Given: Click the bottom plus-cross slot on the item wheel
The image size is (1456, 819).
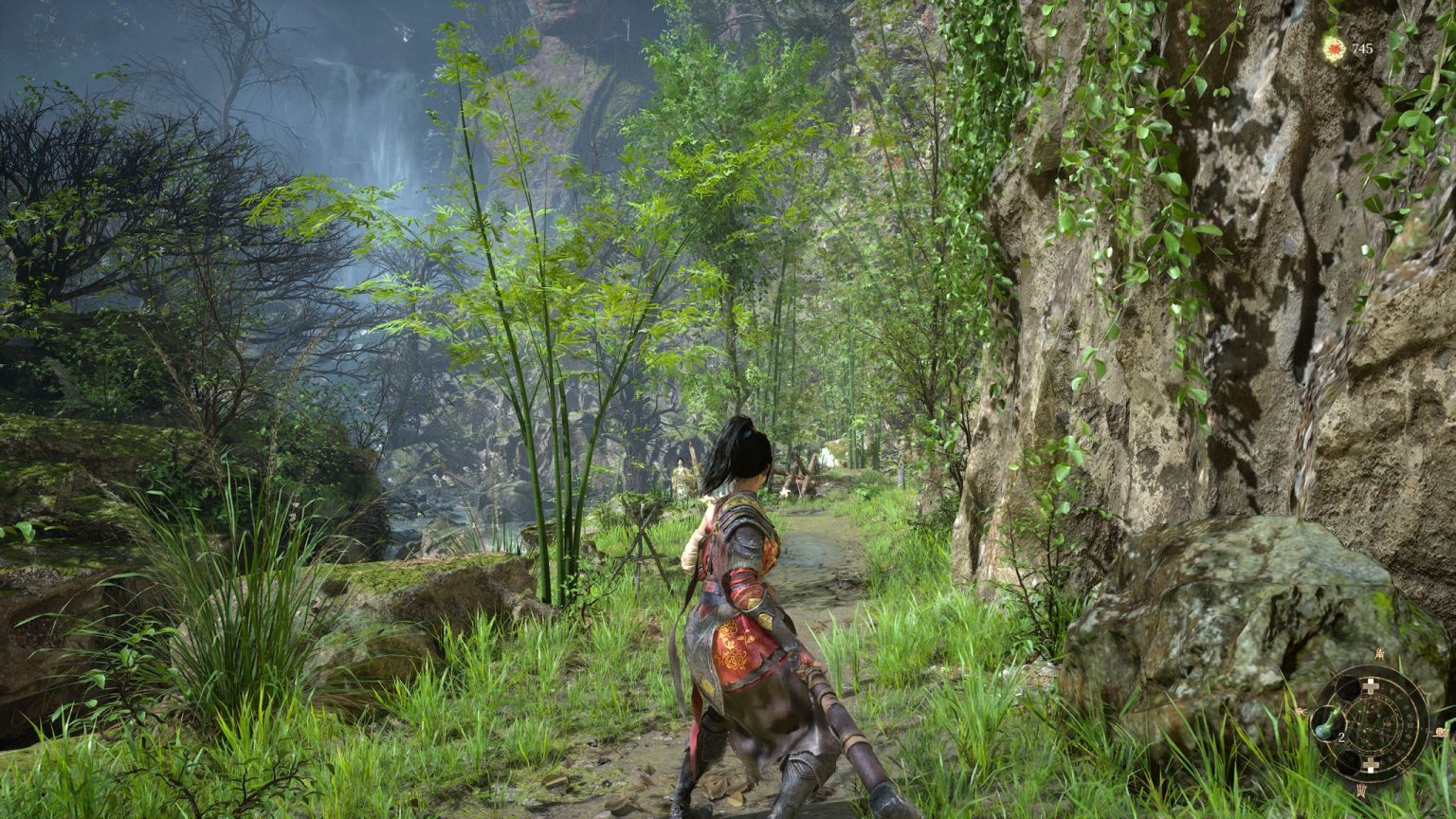Looking at the screenshot, I should tap(1372, 764).
